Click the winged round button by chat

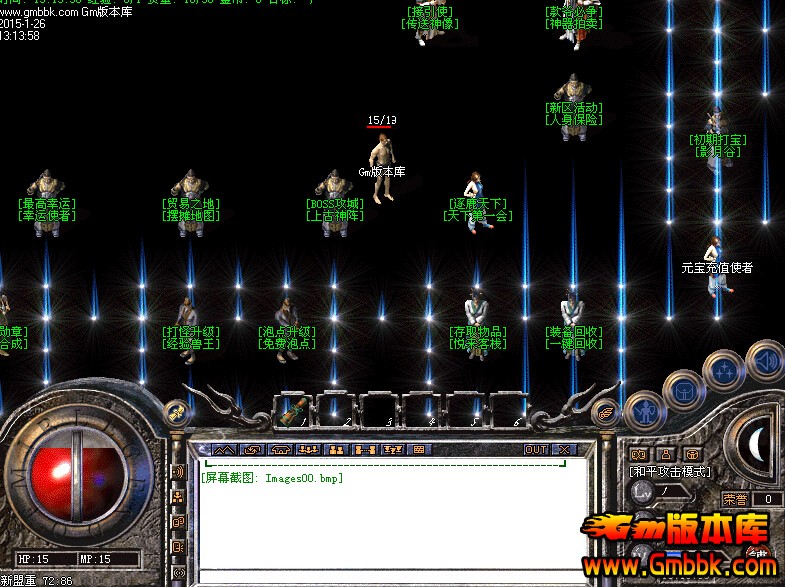[606, 412]
